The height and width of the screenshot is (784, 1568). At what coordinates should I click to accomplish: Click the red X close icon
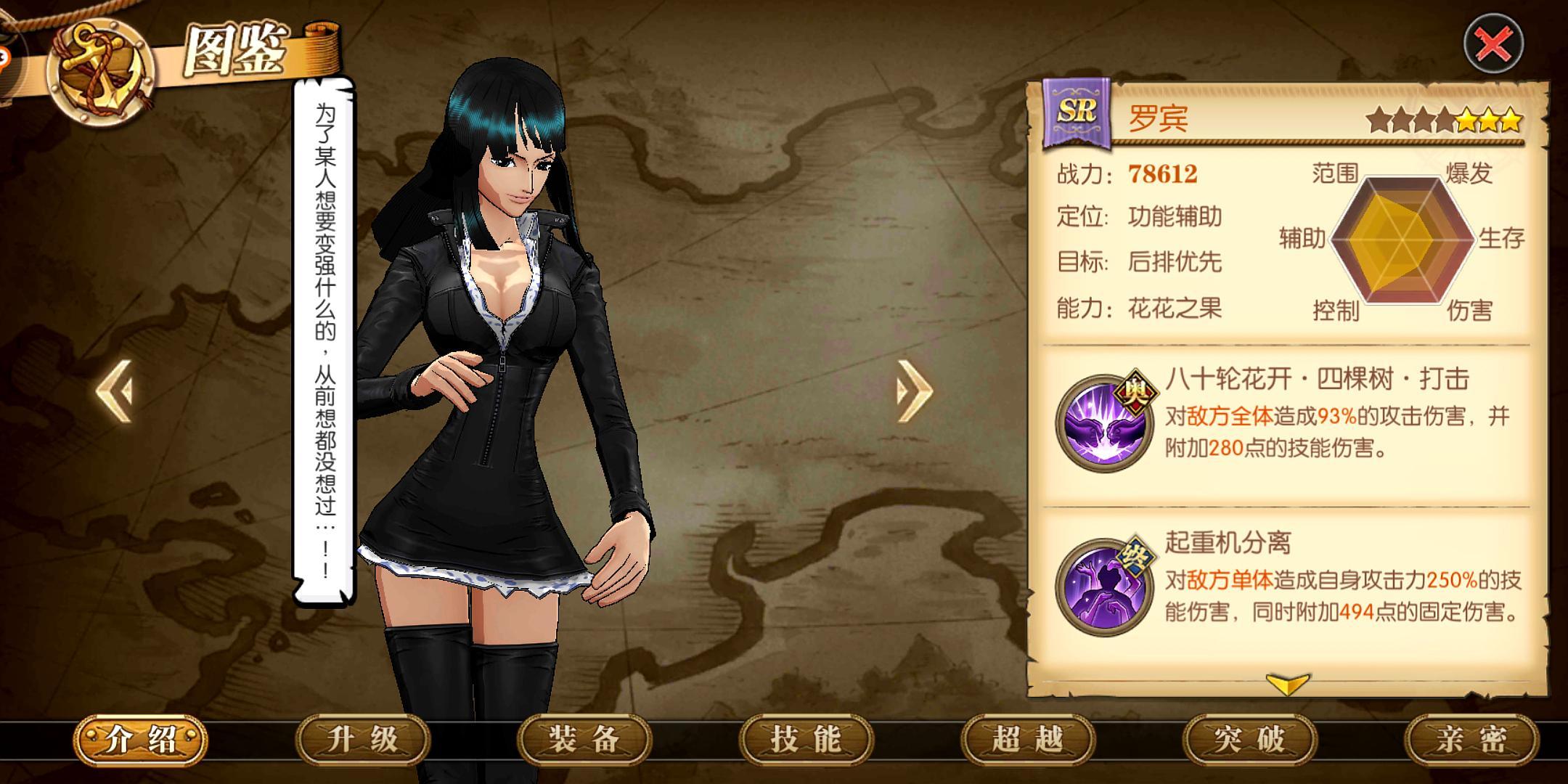[x=1493, y=44]
